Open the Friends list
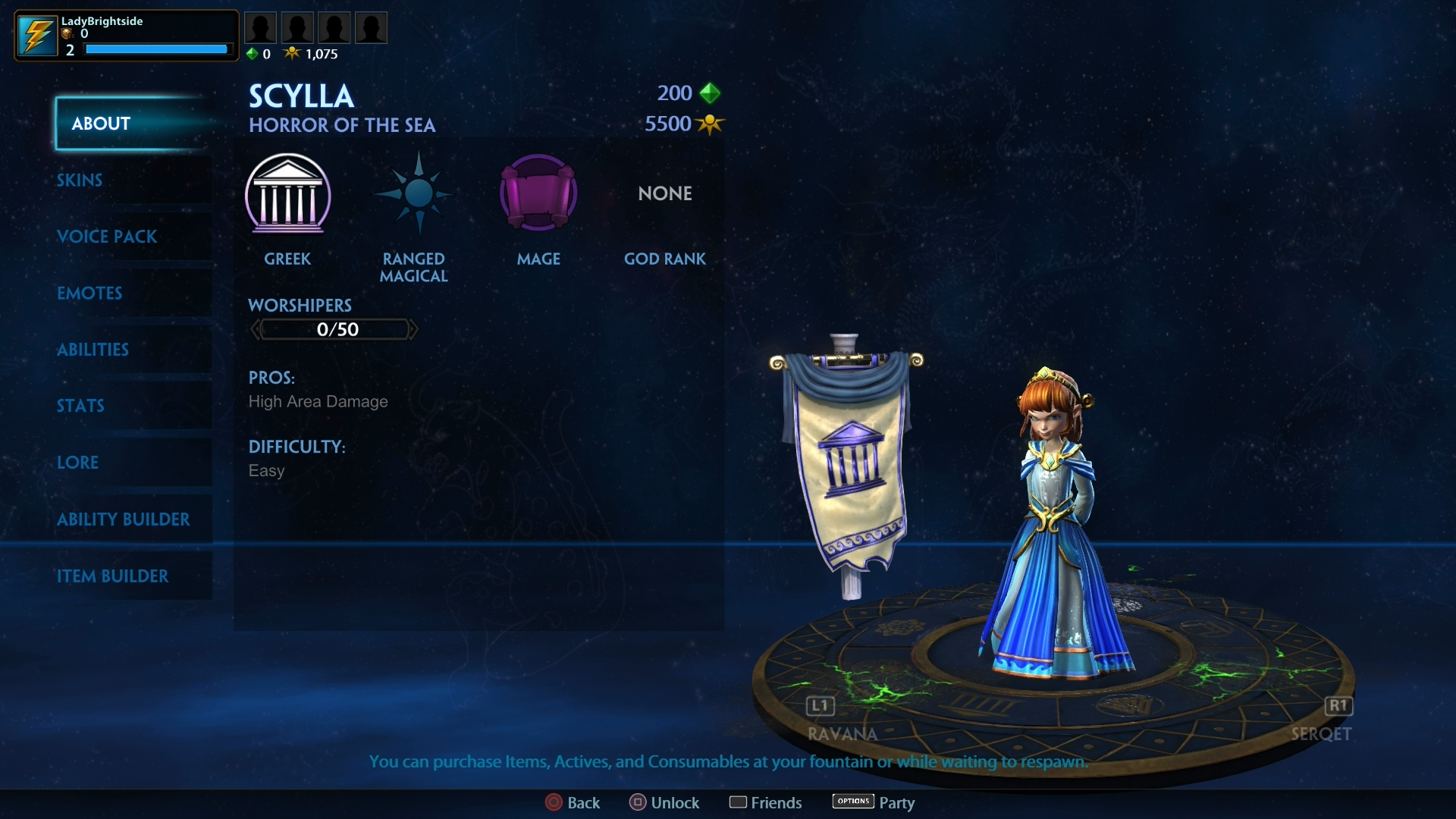Image resolution: width=1456 pixels, height=819 pixels. pyautogui.click(x=765, y=802)
